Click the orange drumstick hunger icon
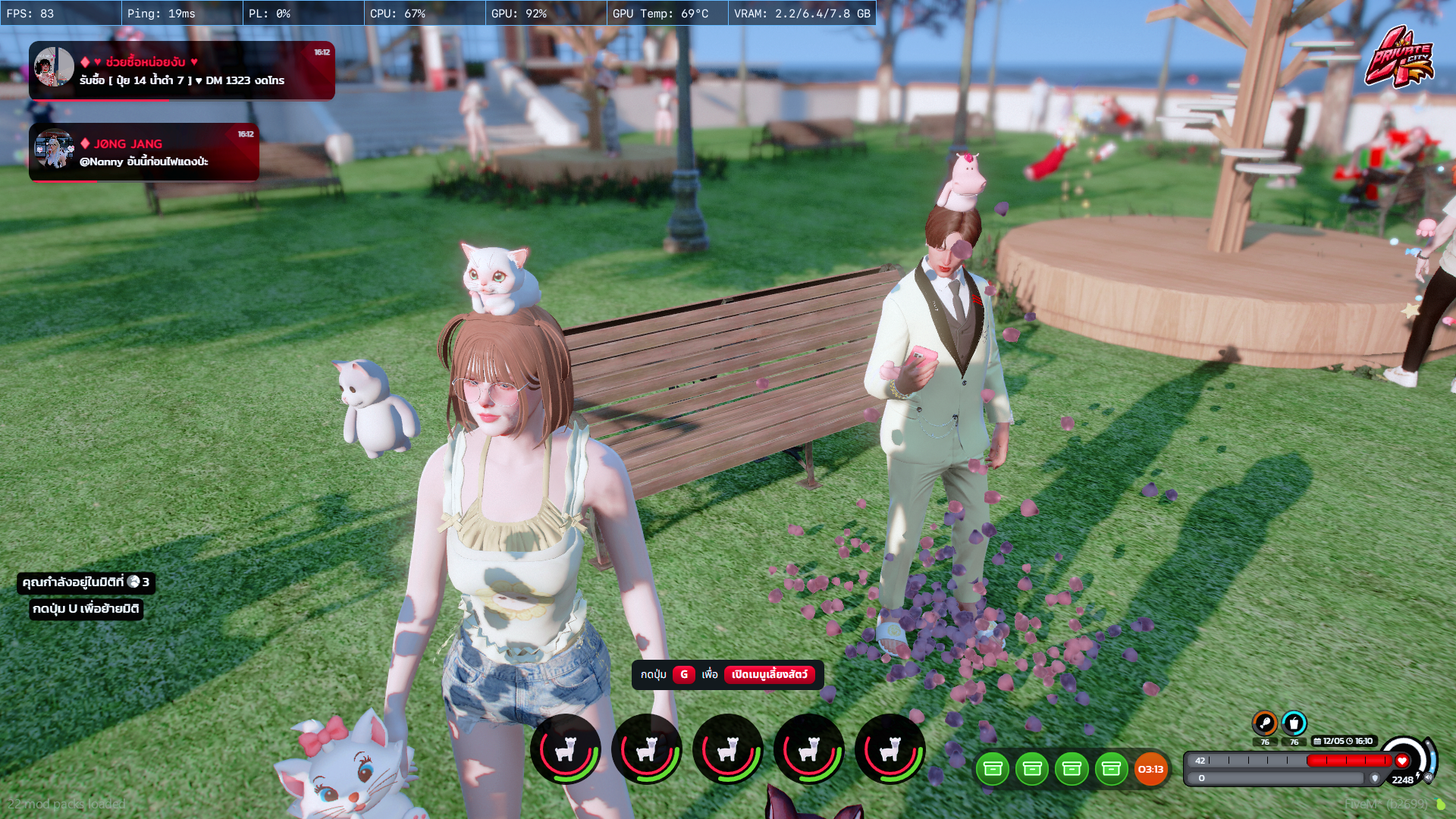This screenshot has height=819, width=1456. 1264,723
